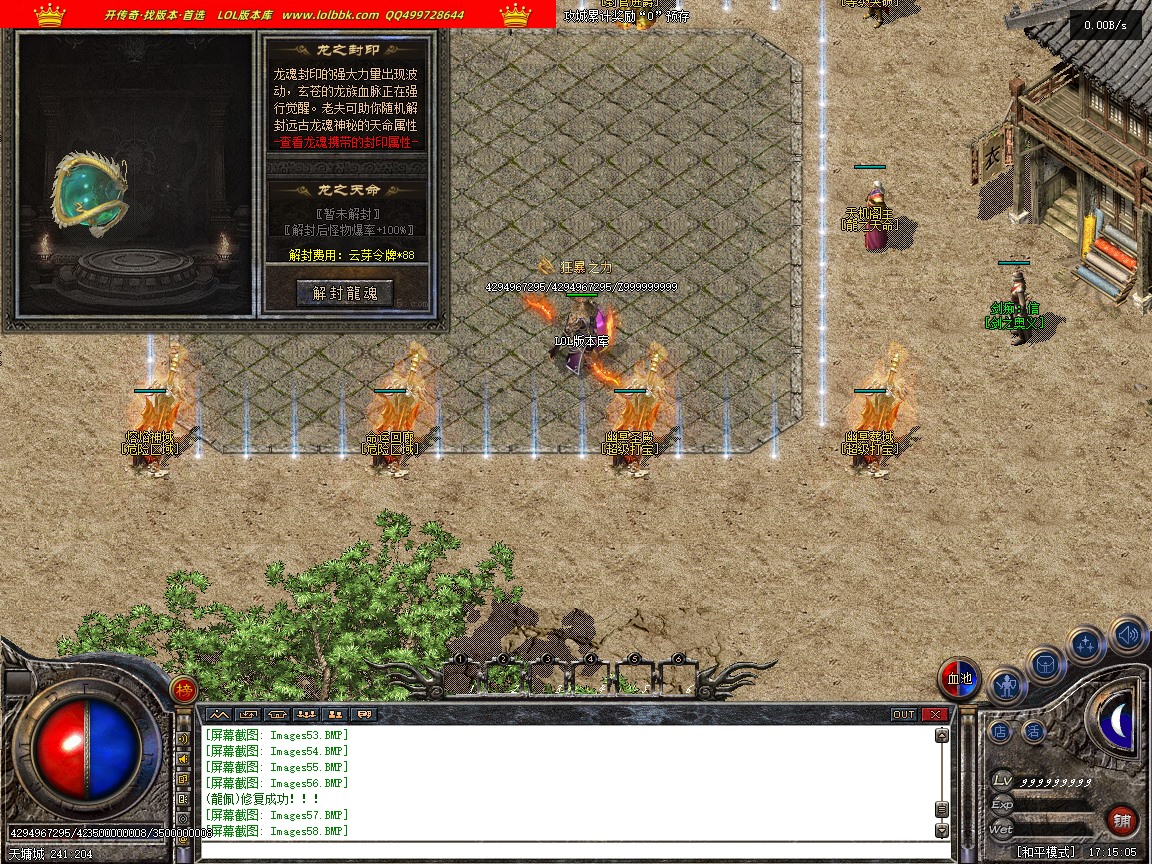This screenshot has height=864, width=1152.
Task: Select the mountain icon chat tab
Action: coord(219,714)
